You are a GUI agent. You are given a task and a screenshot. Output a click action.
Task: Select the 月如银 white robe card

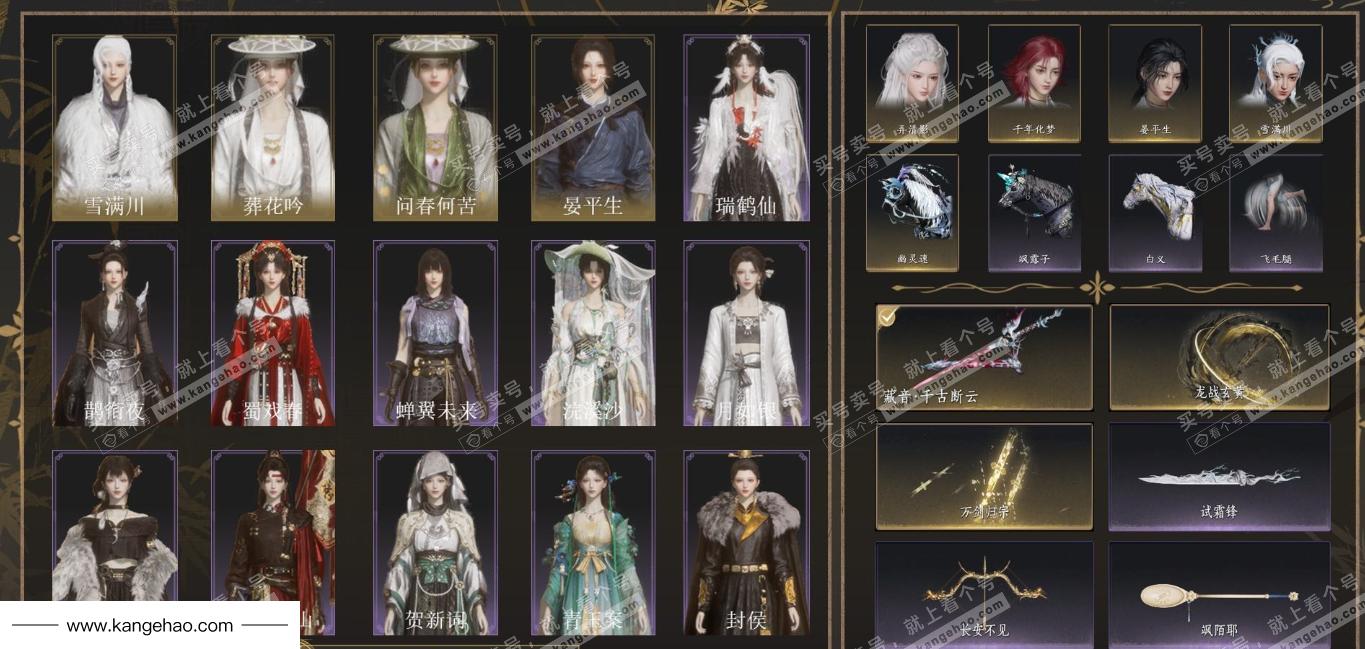tap(746, 333)
